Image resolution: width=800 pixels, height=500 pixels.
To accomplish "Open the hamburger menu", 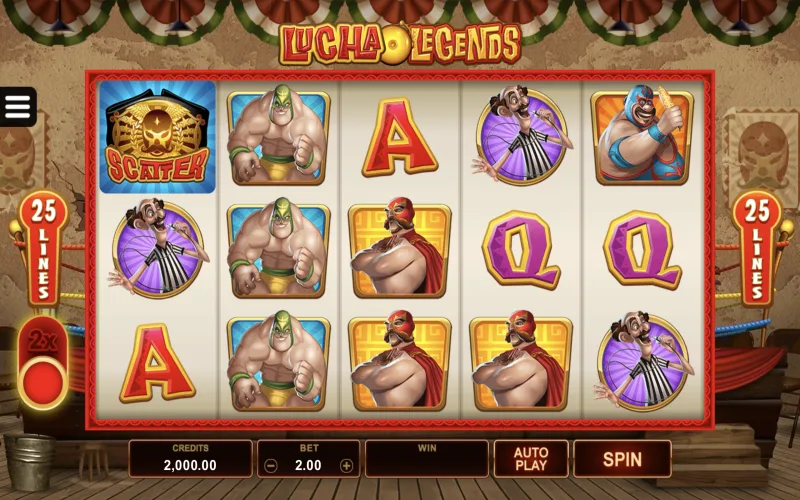I will [18, 107].
